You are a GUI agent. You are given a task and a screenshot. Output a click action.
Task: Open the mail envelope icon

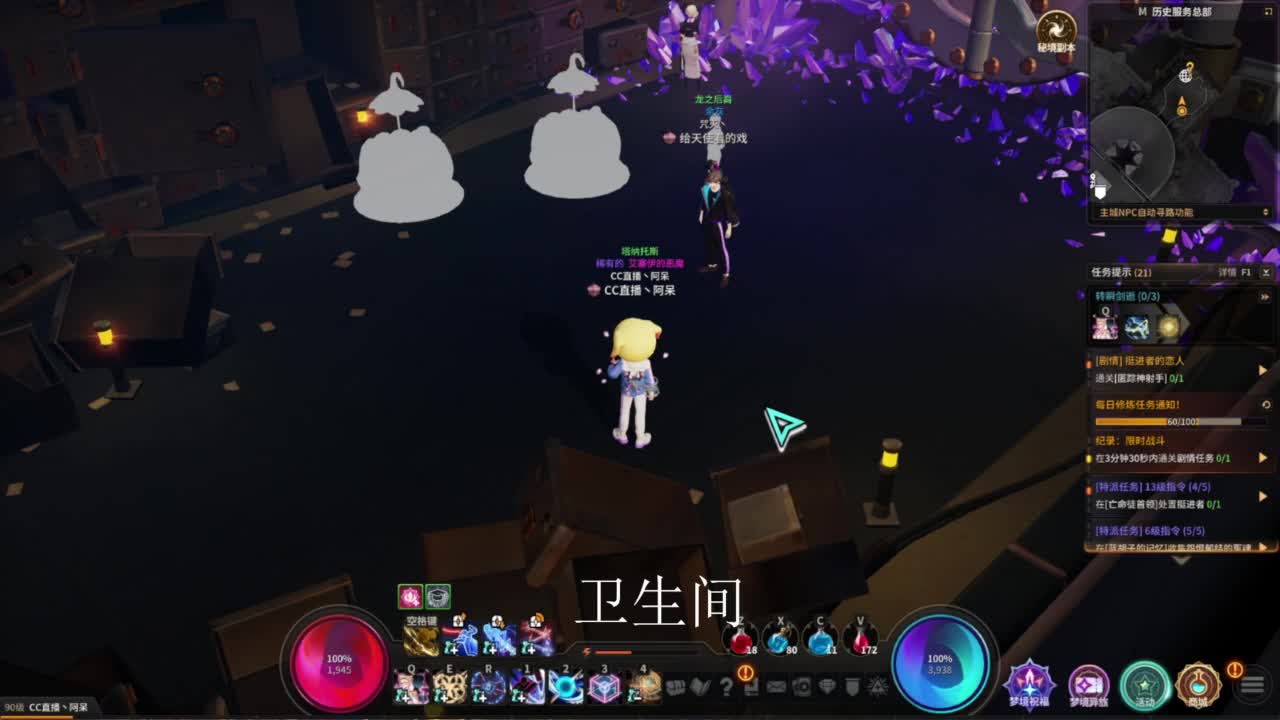[775, 687]
